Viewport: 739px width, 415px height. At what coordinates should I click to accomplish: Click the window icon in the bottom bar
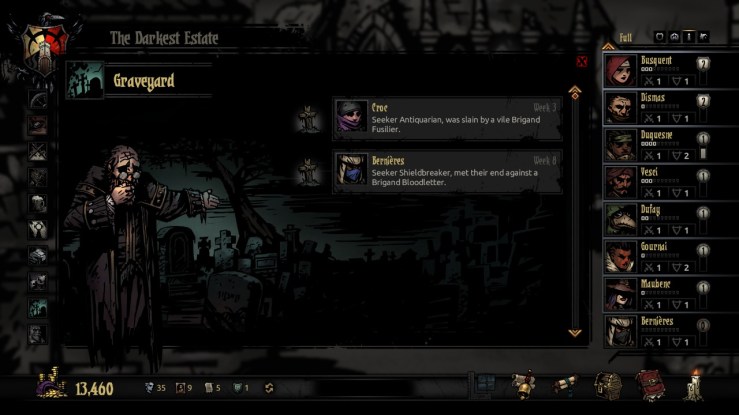click(x=484, y=386)
